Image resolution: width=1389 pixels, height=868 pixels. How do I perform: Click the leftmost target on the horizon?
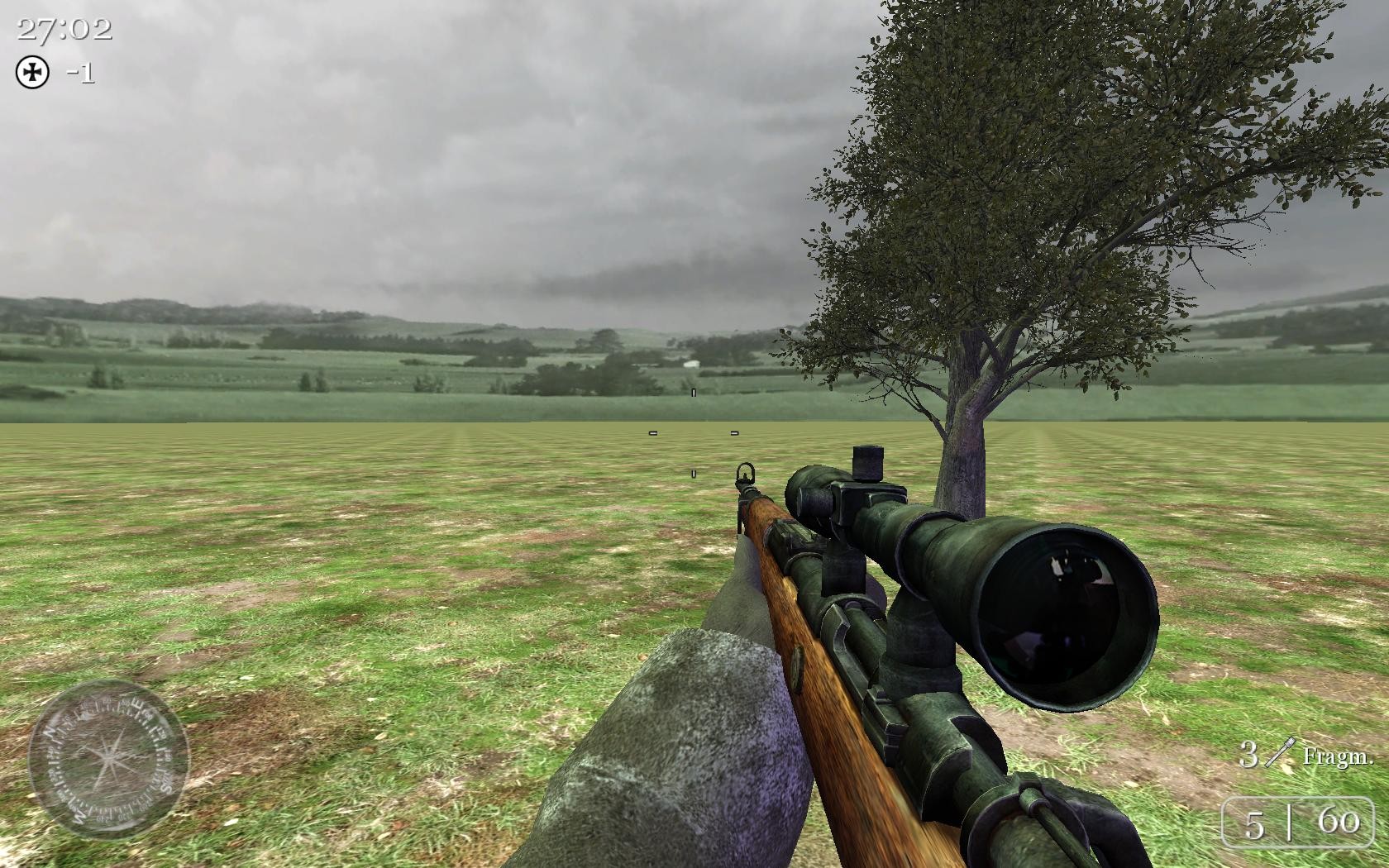click(652, 432)
